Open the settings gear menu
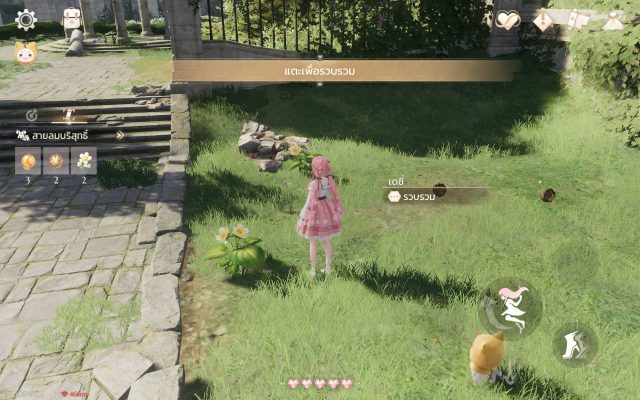The width and height of the screenshot is (640, 400). [x=25, y=19]
